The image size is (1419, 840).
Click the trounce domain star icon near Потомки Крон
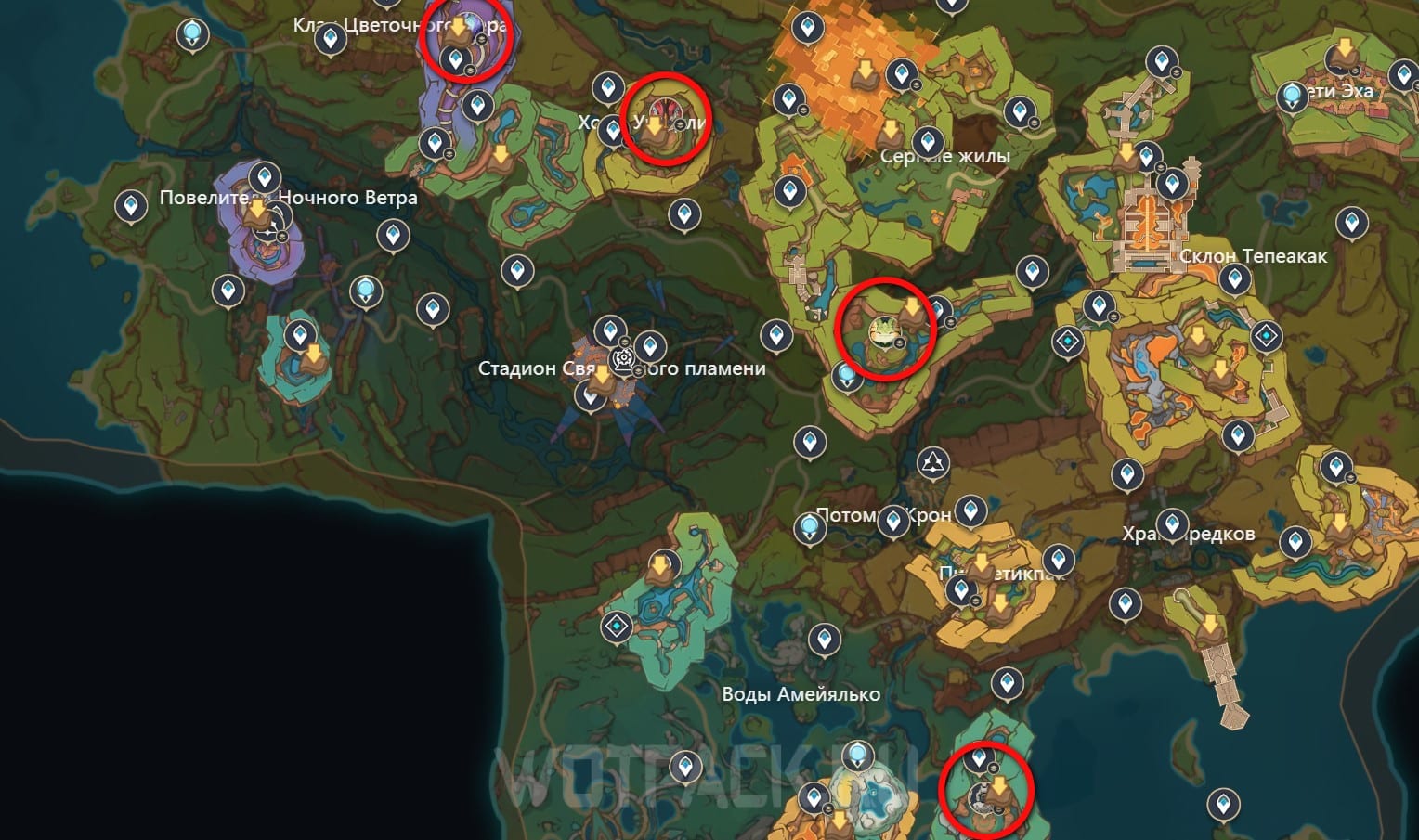[932, 461]
